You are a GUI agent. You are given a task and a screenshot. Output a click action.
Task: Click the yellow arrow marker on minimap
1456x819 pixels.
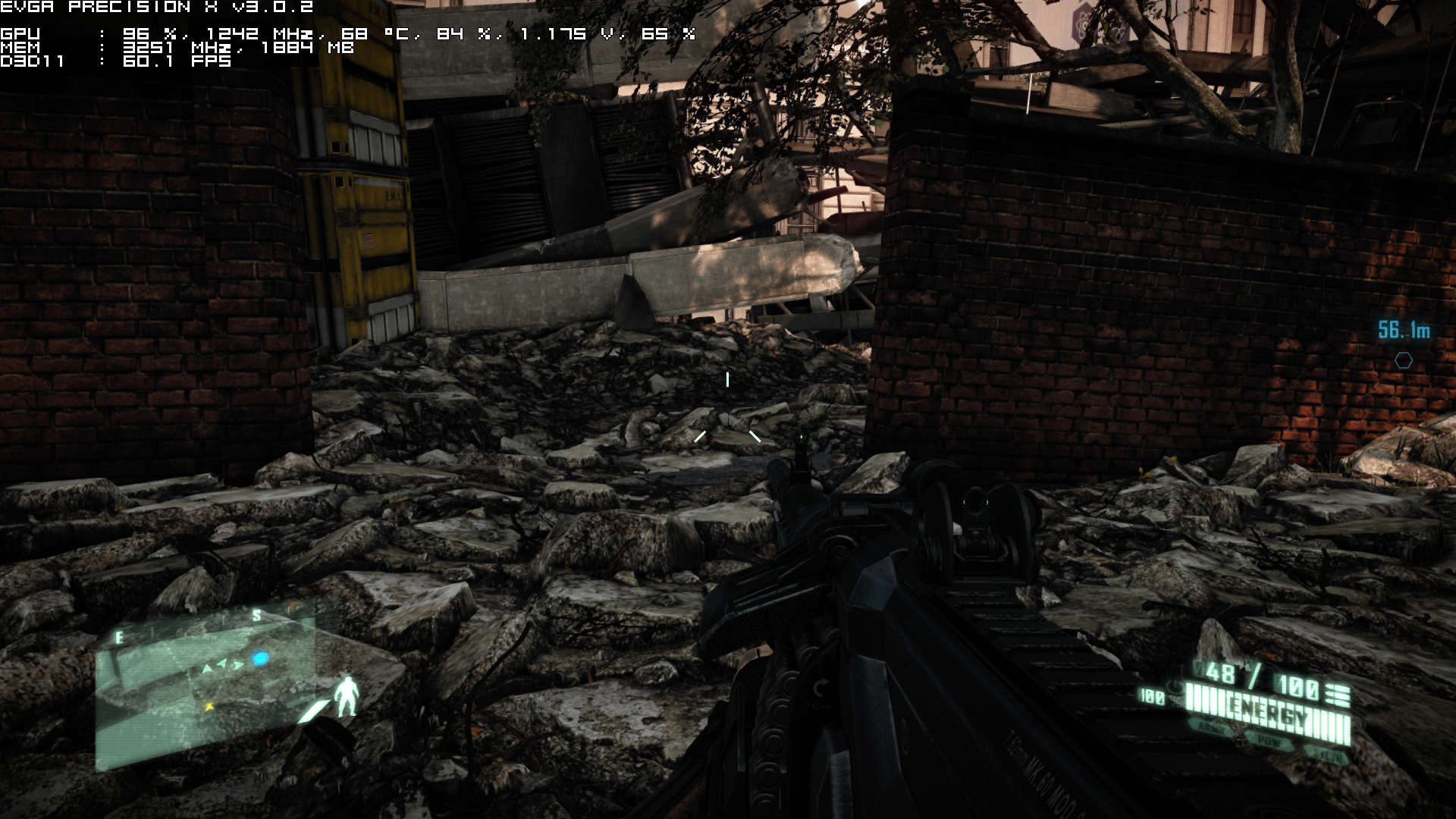[209, 707]
